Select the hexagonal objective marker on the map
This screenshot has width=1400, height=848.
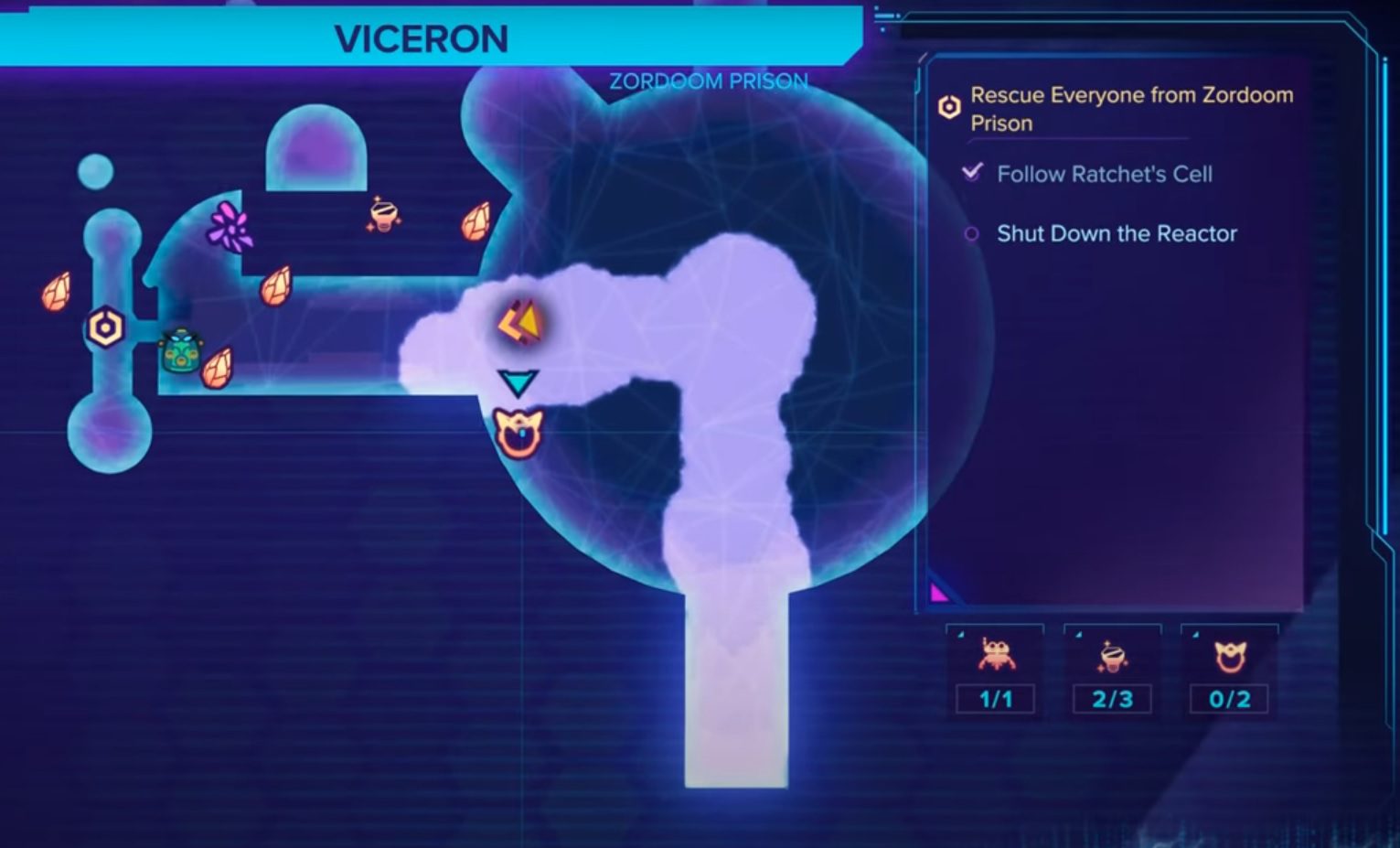point(103,325)
